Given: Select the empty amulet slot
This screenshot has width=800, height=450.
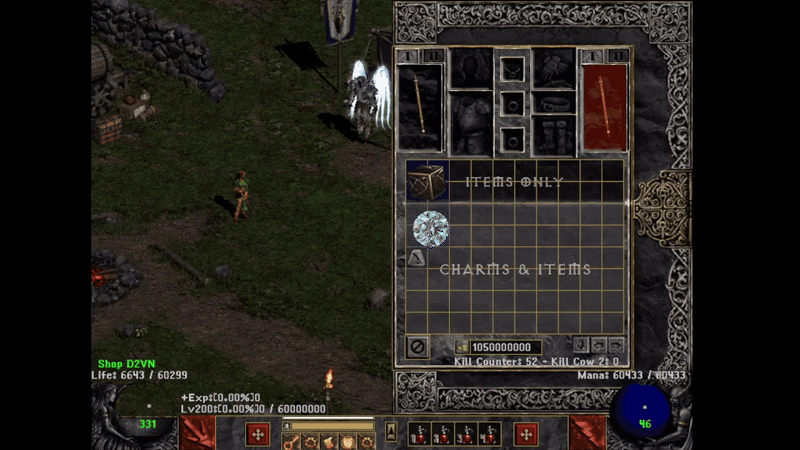Looking at the screenshot, I should pyautogui.click(x=513, y=69).
